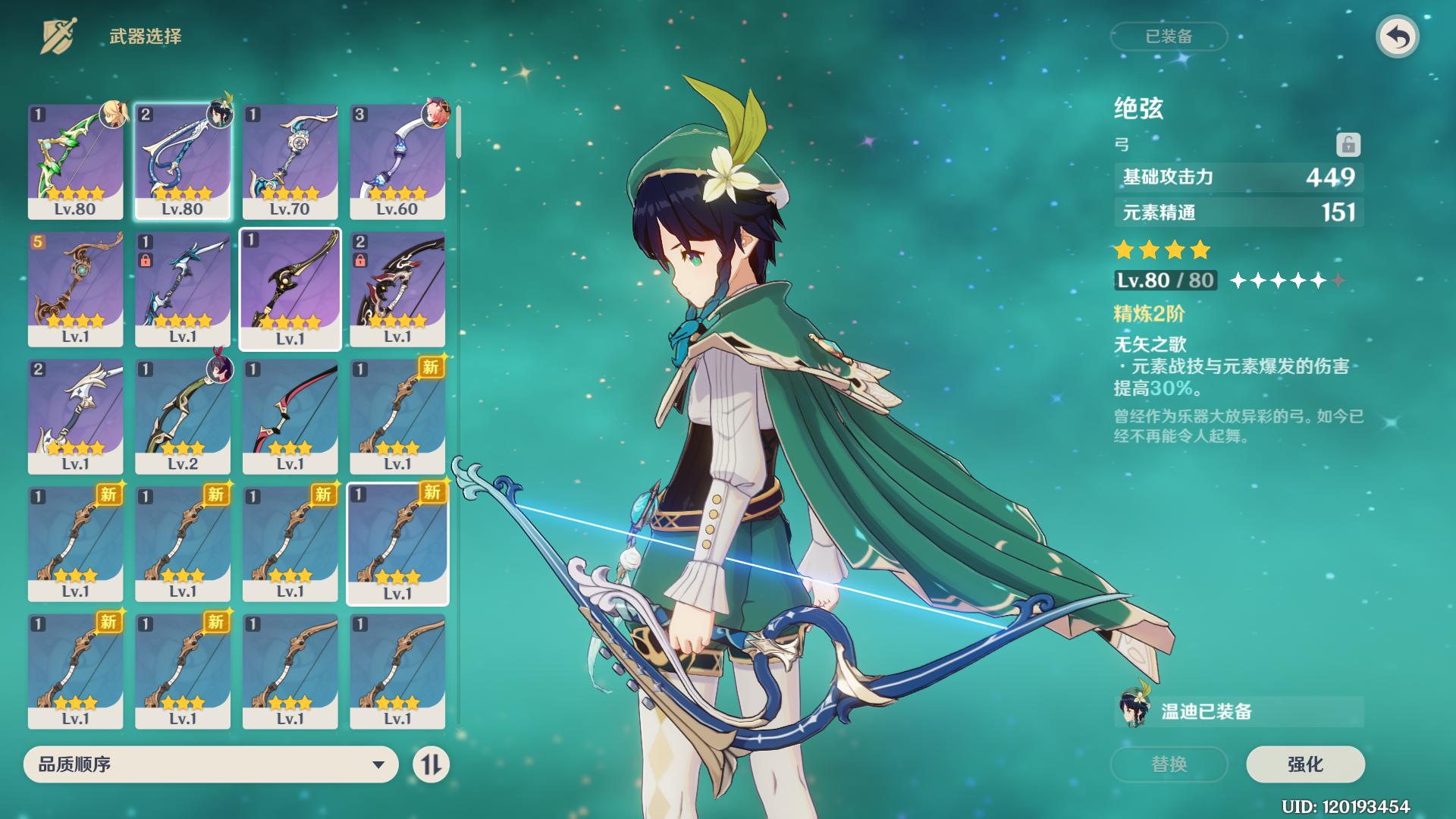Toggle the weapon lock icon beside 弓
1456x819 pixels.
(x=1348, y=144)
